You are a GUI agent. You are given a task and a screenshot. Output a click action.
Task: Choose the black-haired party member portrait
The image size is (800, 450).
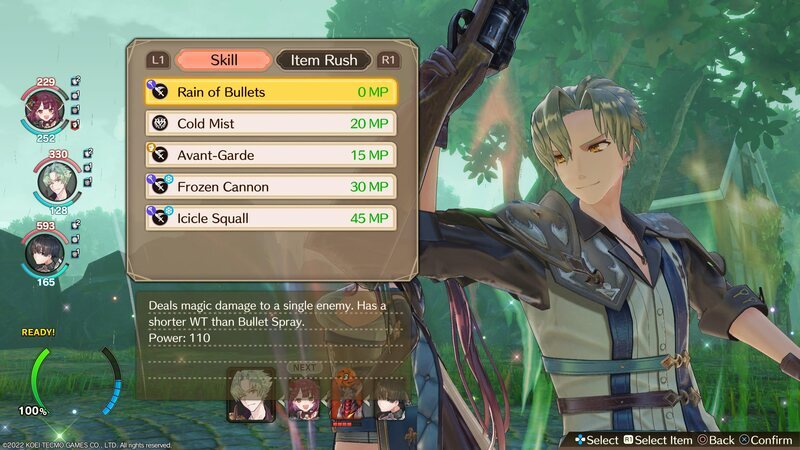[46, 251]
